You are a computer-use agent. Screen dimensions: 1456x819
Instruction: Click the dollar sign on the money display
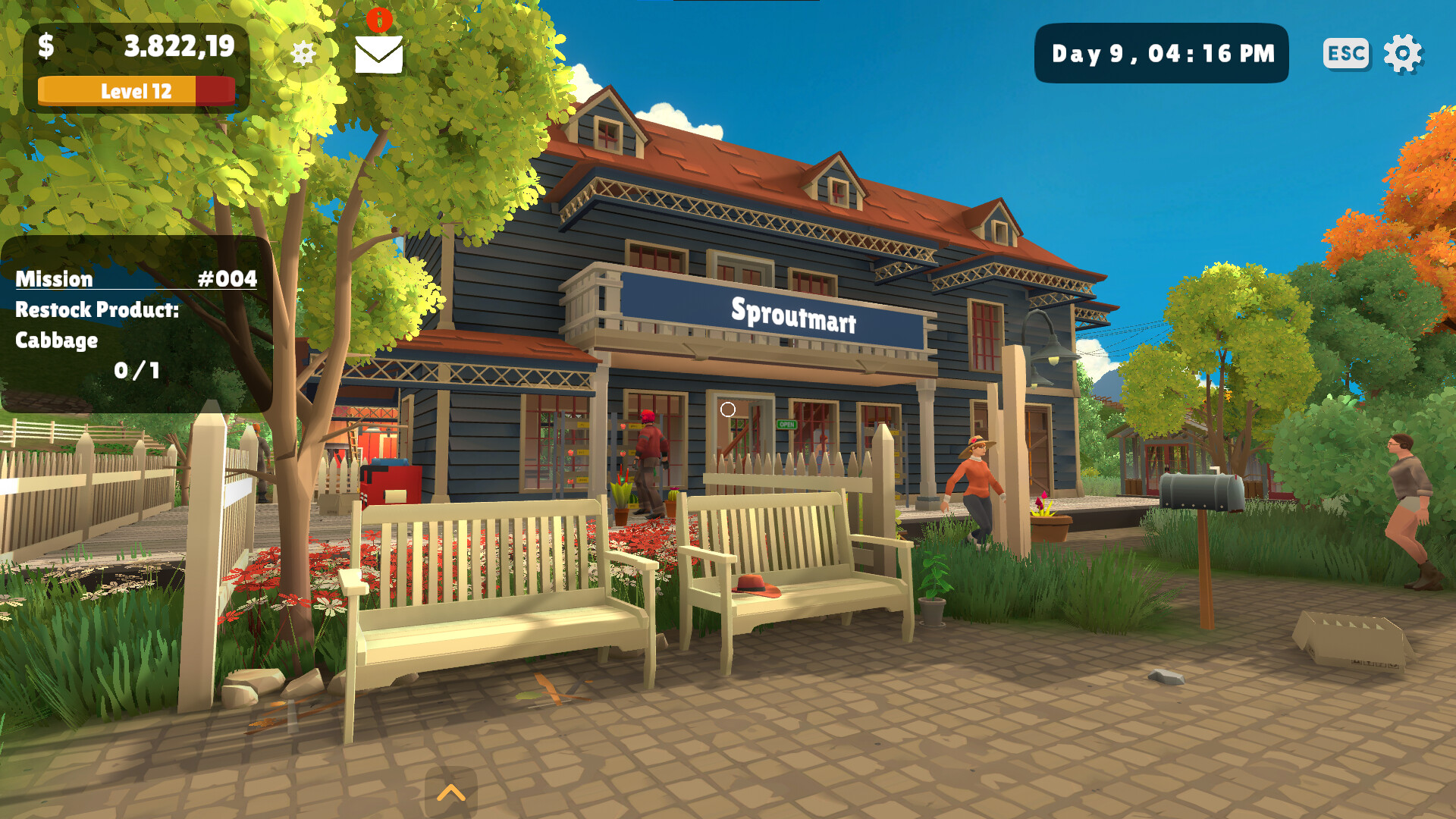tap(44, 47)
